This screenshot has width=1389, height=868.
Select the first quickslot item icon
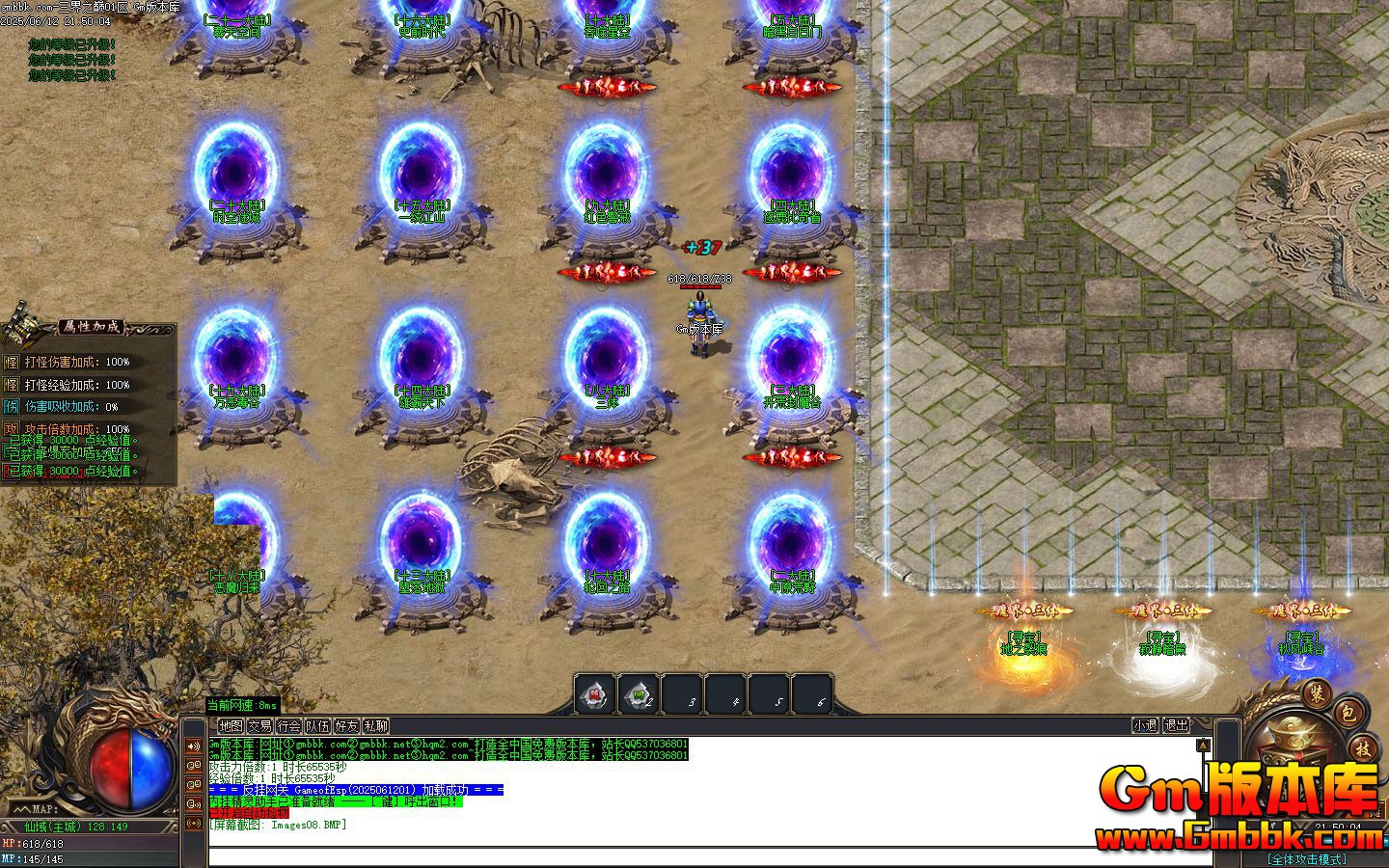[x=594, y=692]
